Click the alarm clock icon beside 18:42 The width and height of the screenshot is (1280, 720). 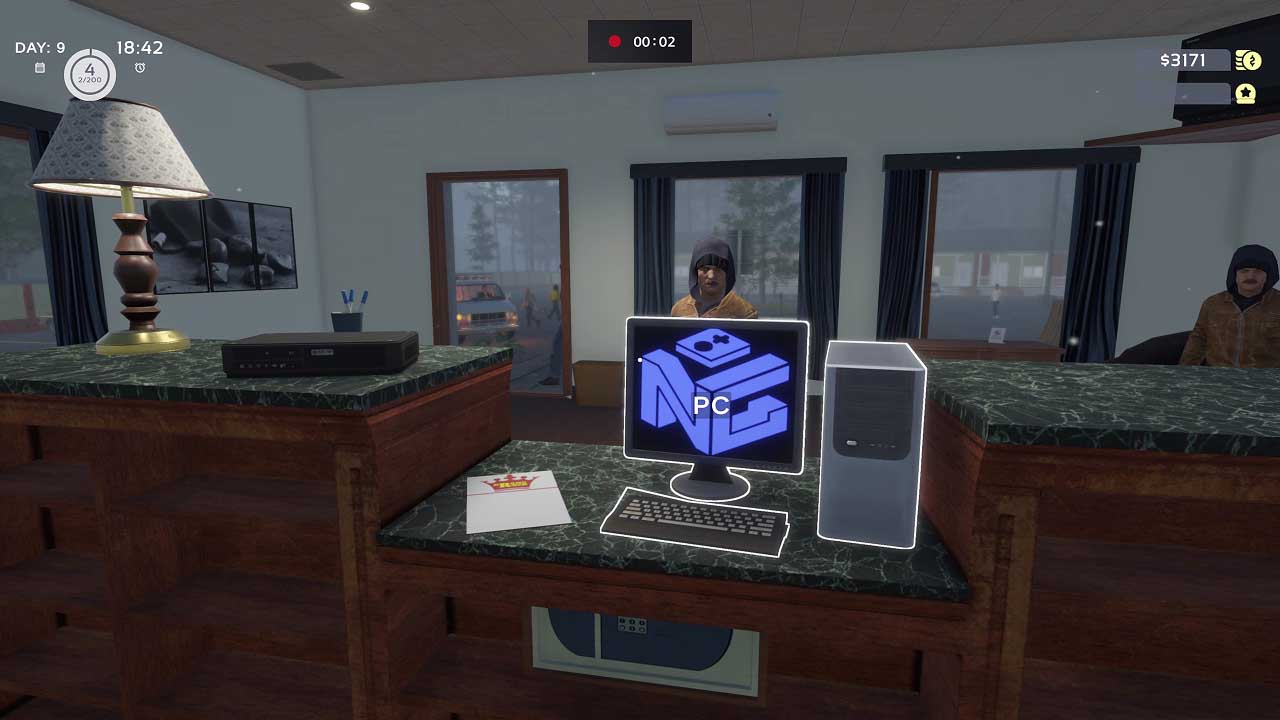[x=138, y=66]
